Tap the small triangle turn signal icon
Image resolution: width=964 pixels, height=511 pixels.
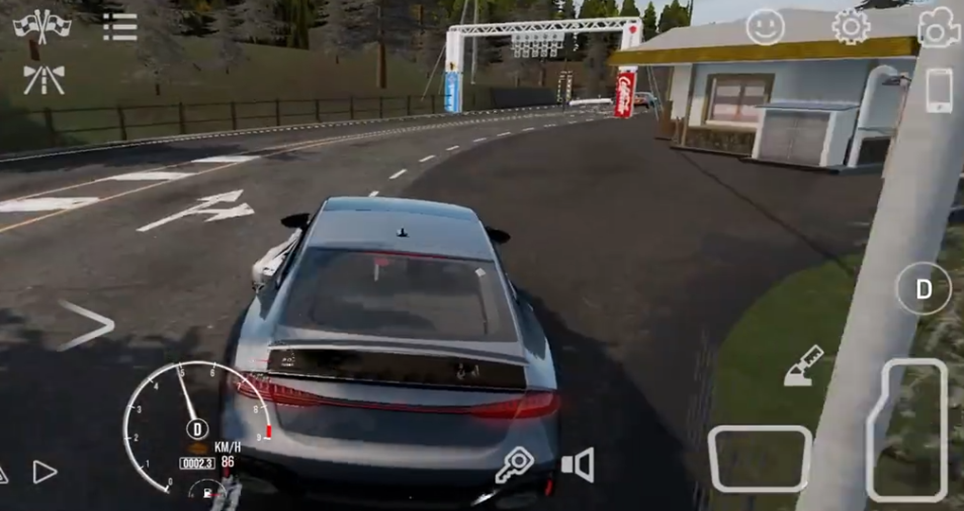click(45, 472)
